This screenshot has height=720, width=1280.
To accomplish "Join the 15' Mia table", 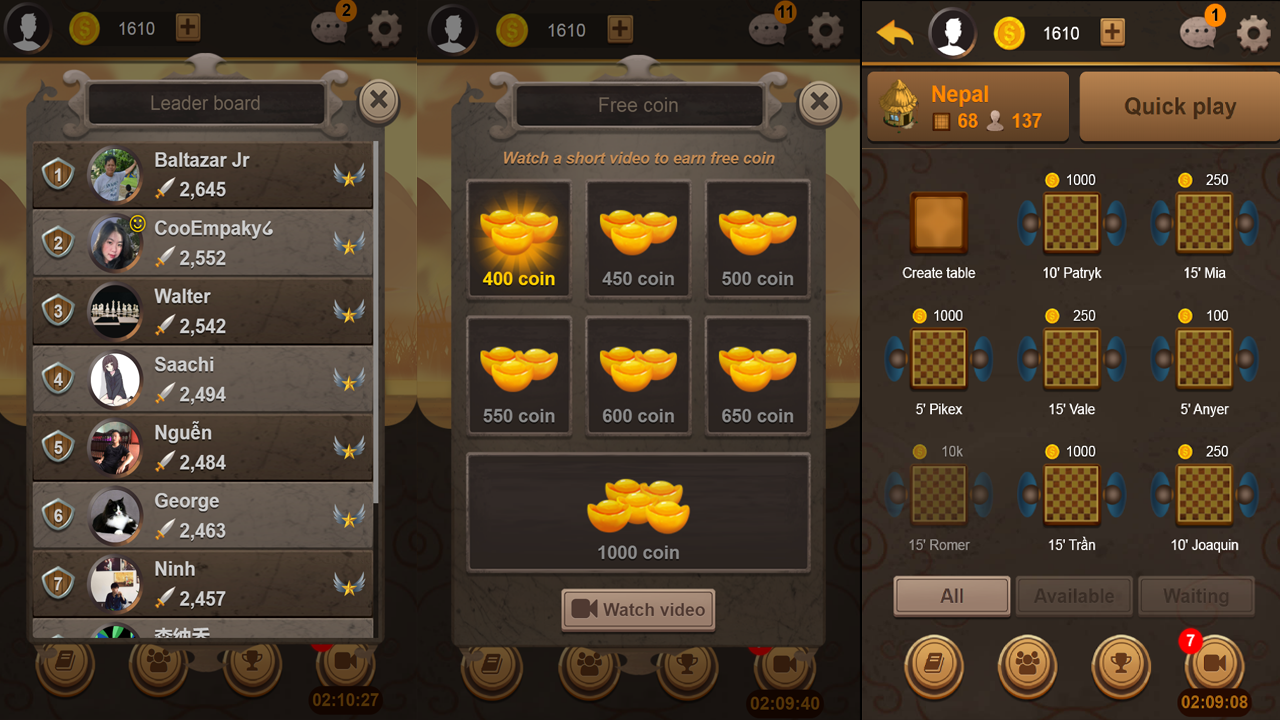I will pyautogui.click(x=1204, y=224).
